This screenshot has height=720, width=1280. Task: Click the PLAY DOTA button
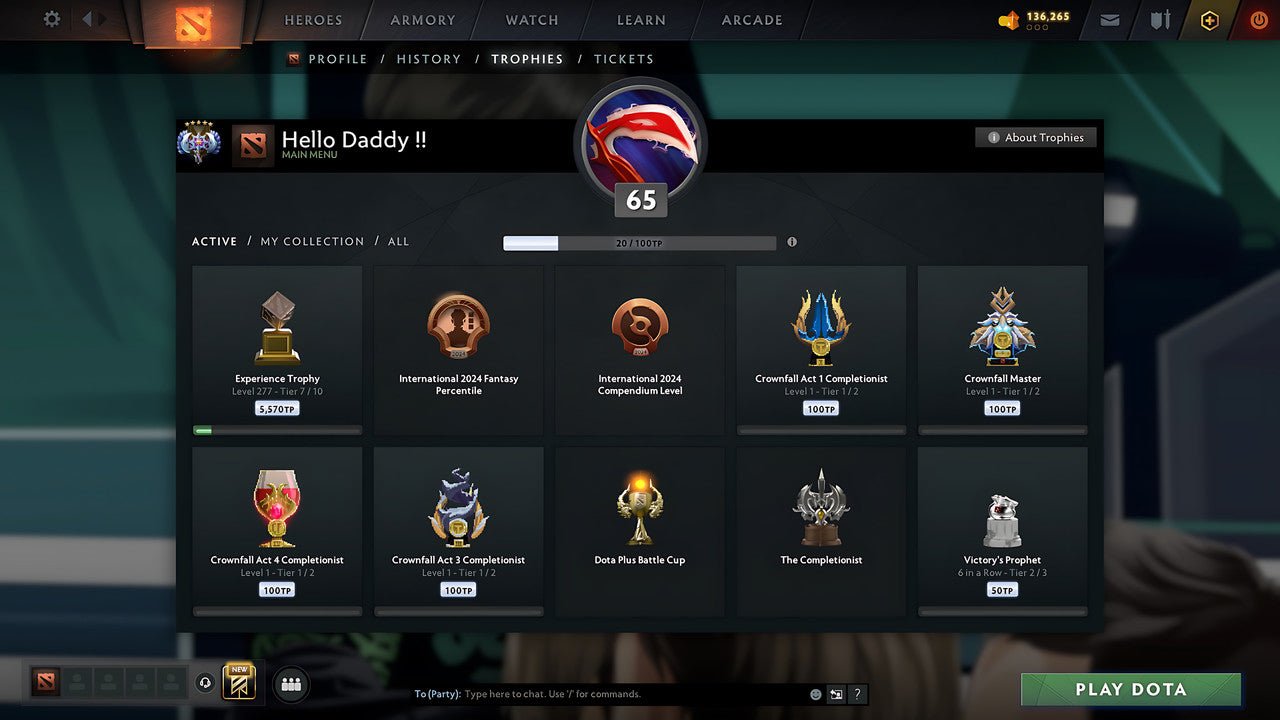[1130, 689]
